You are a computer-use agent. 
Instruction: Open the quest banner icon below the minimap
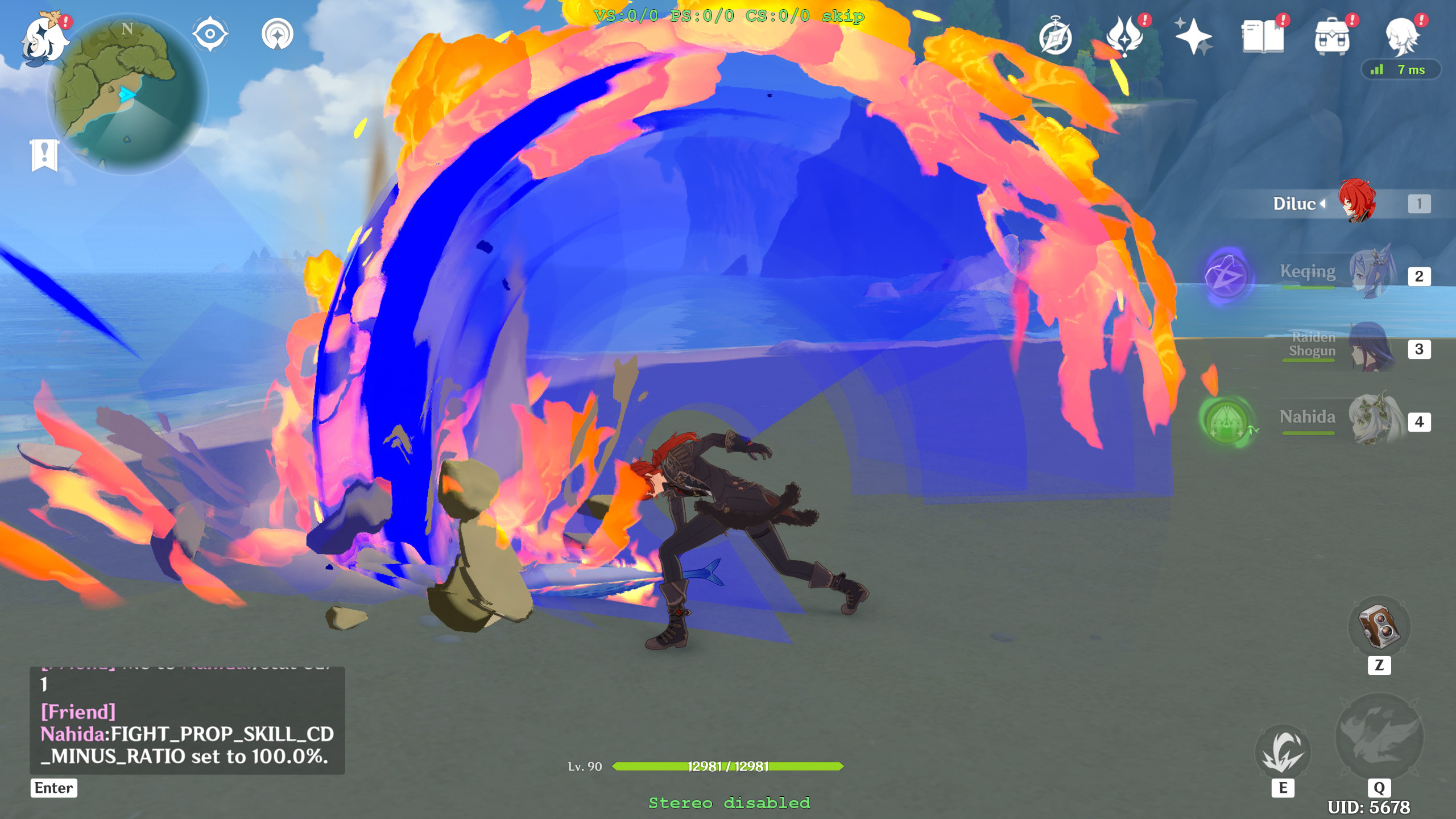point(43,154)
